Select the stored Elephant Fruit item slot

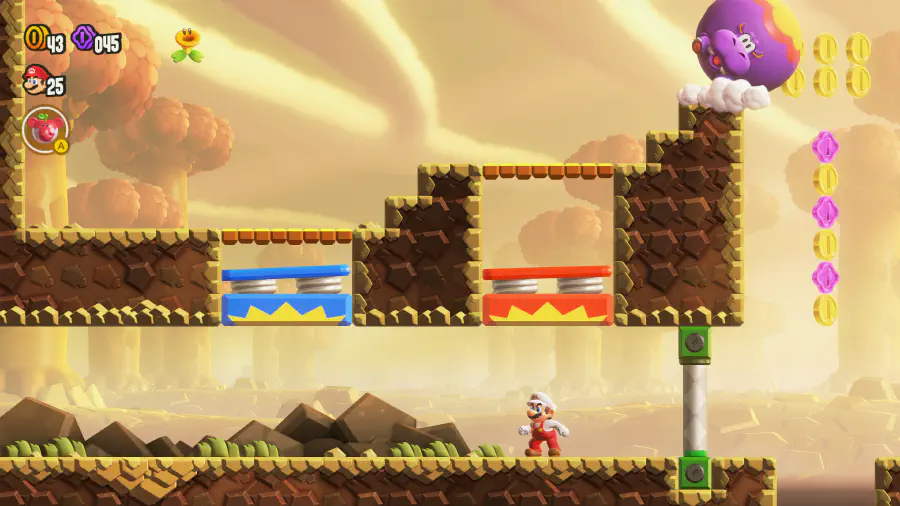44,129
